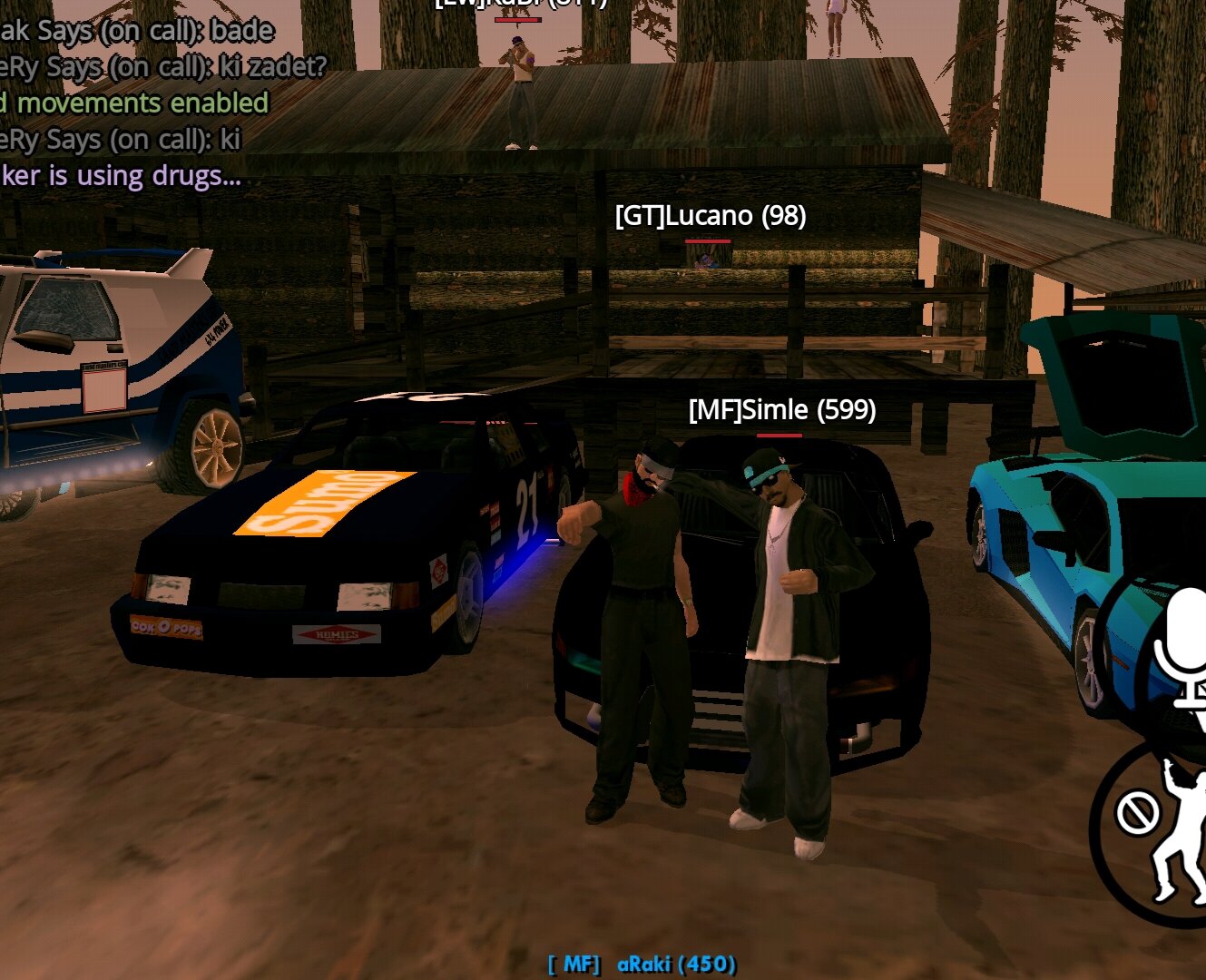This screenshot has height=980, width=1206.
Task: Open the chat log messages
Action: [136, 103]
